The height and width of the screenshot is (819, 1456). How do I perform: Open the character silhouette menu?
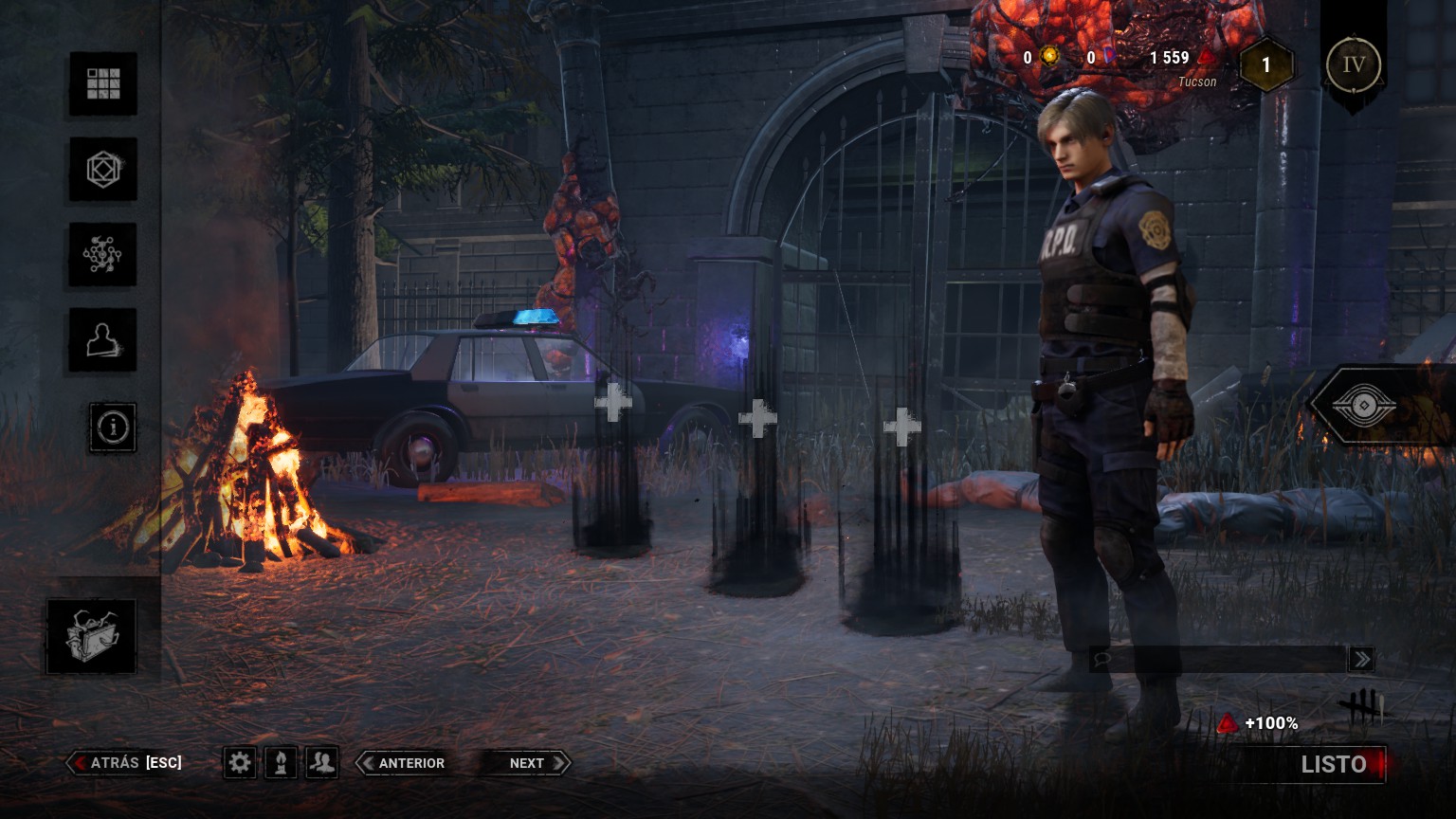tap(103, 339)
